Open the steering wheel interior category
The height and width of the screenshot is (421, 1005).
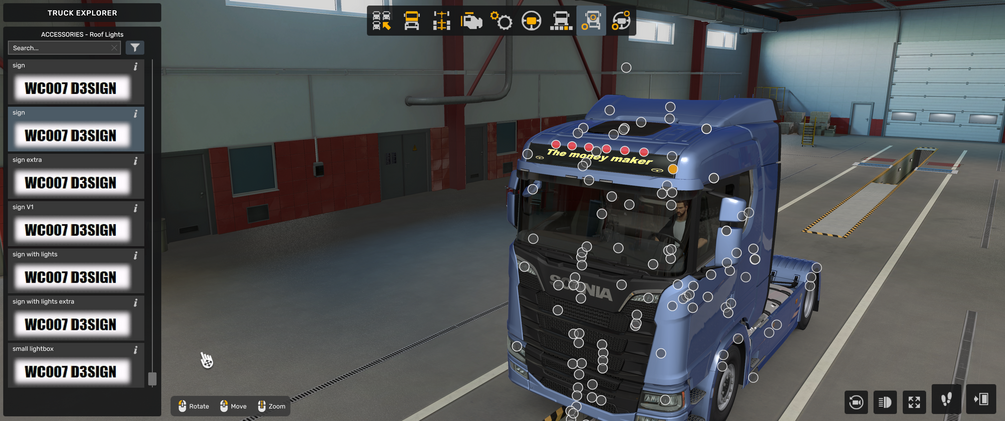tap(531, 21)
